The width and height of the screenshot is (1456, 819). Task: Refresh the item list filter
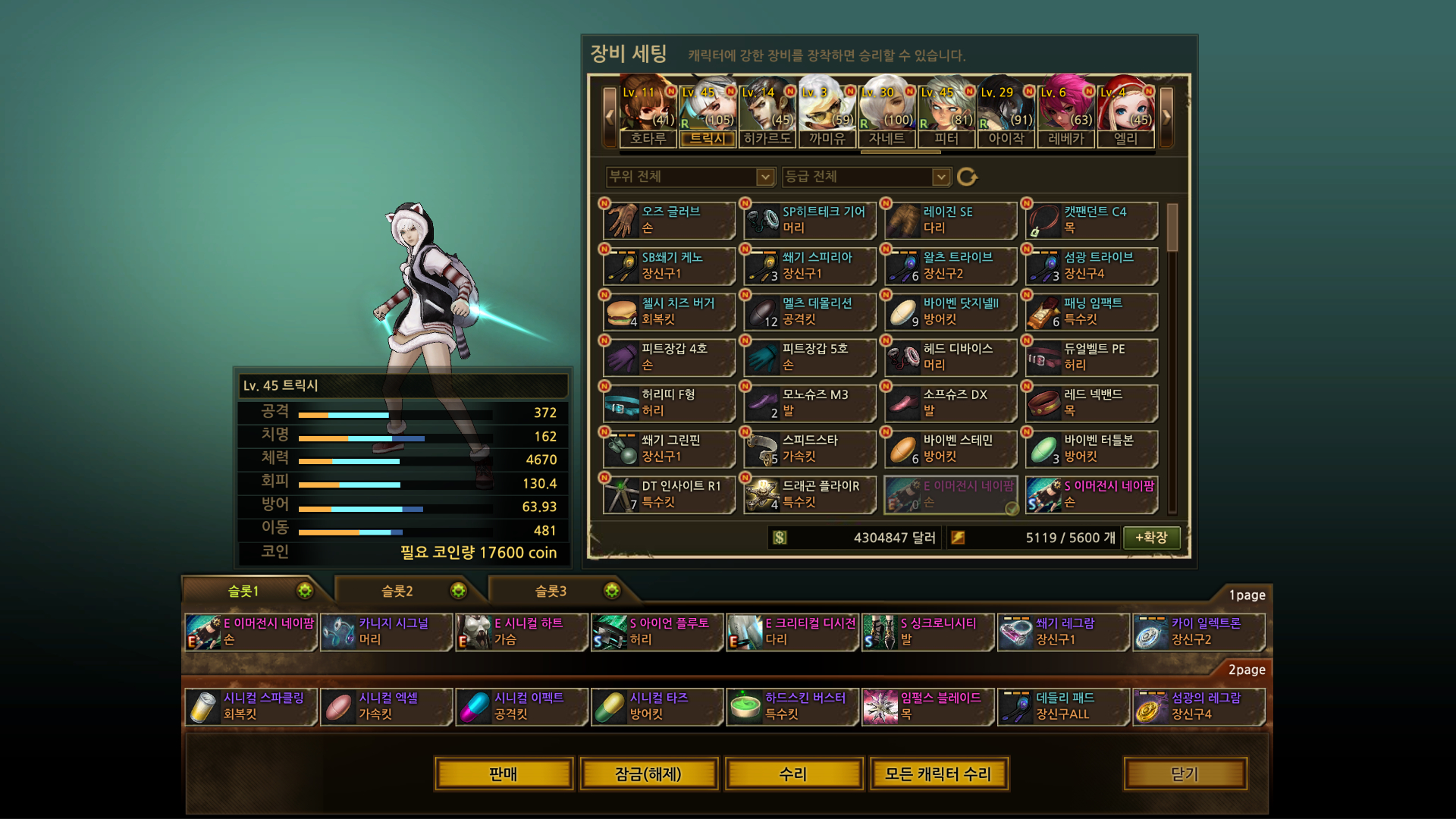[x=967, y=177]
